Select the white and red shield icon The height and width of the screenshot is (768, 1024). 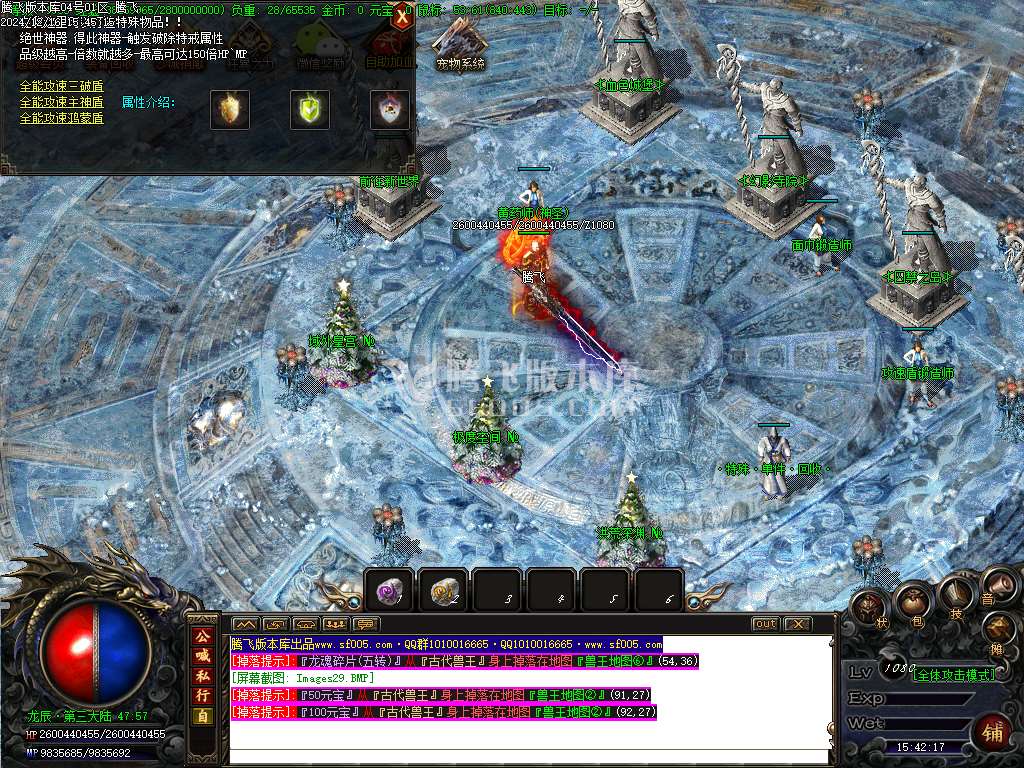390,109
